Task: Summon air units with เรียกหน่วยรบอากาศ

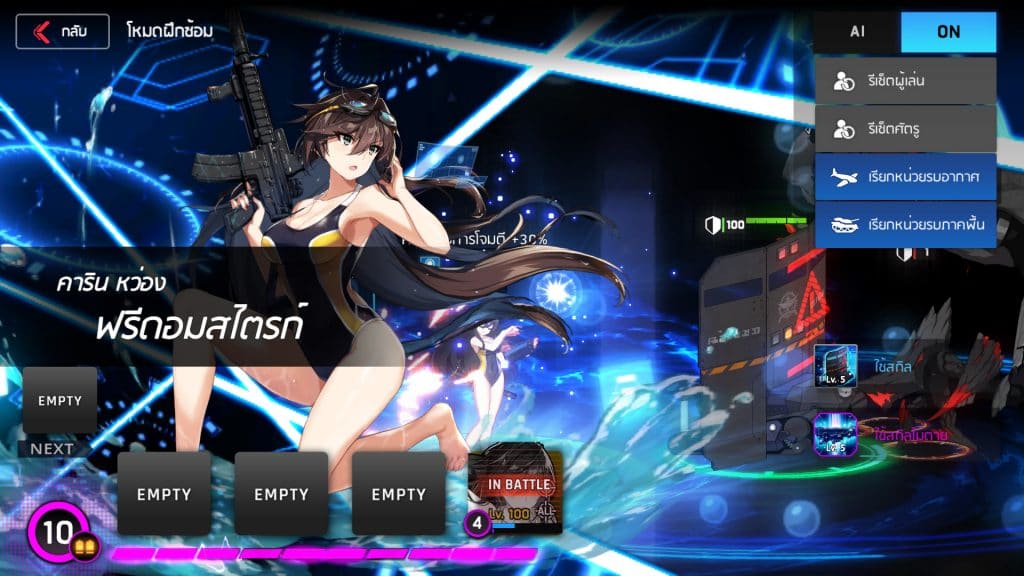Action: pyautogui.click(x=905, y=177)
